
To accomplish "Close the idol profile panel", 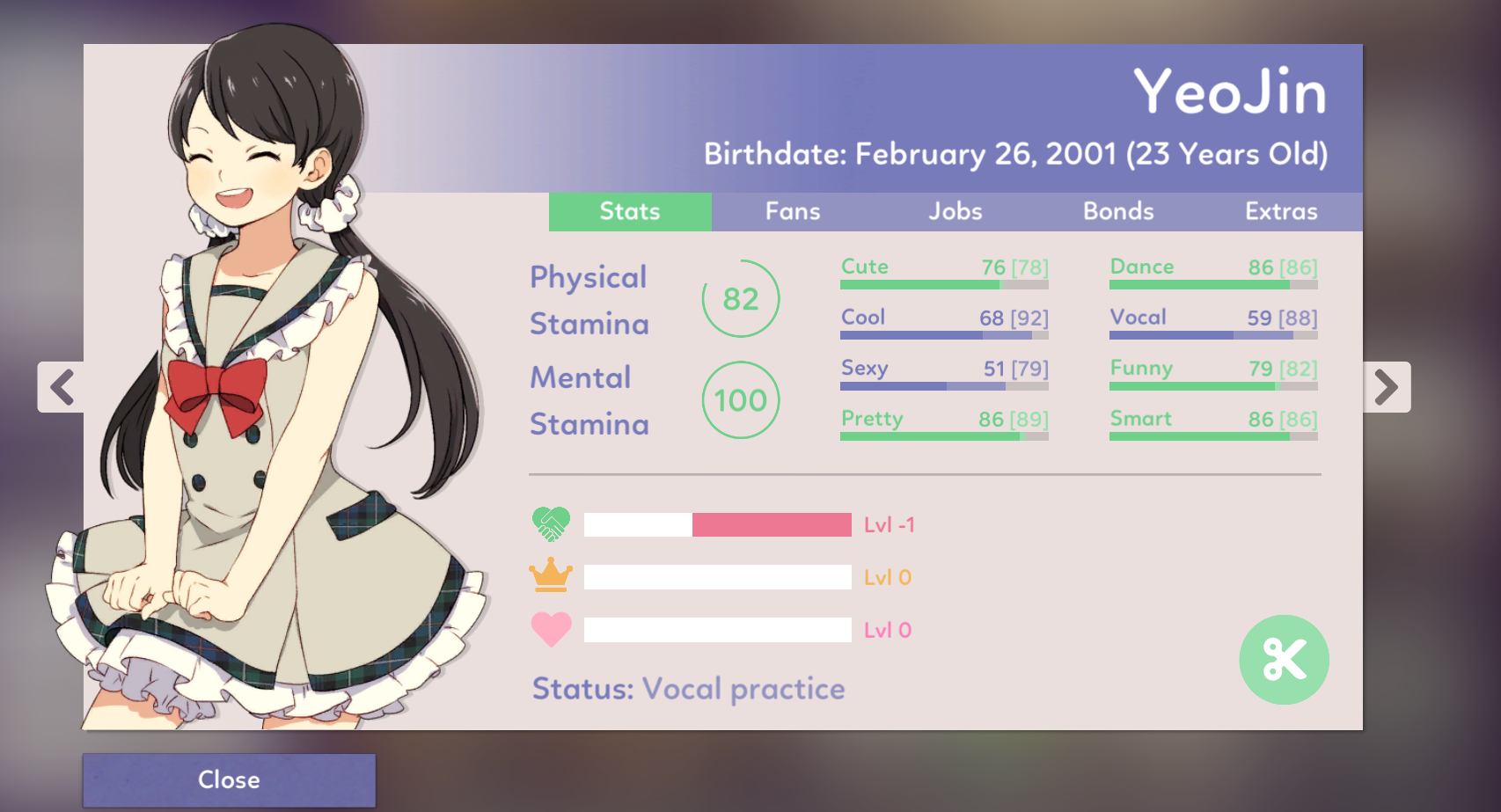I will tap(229, 779).
